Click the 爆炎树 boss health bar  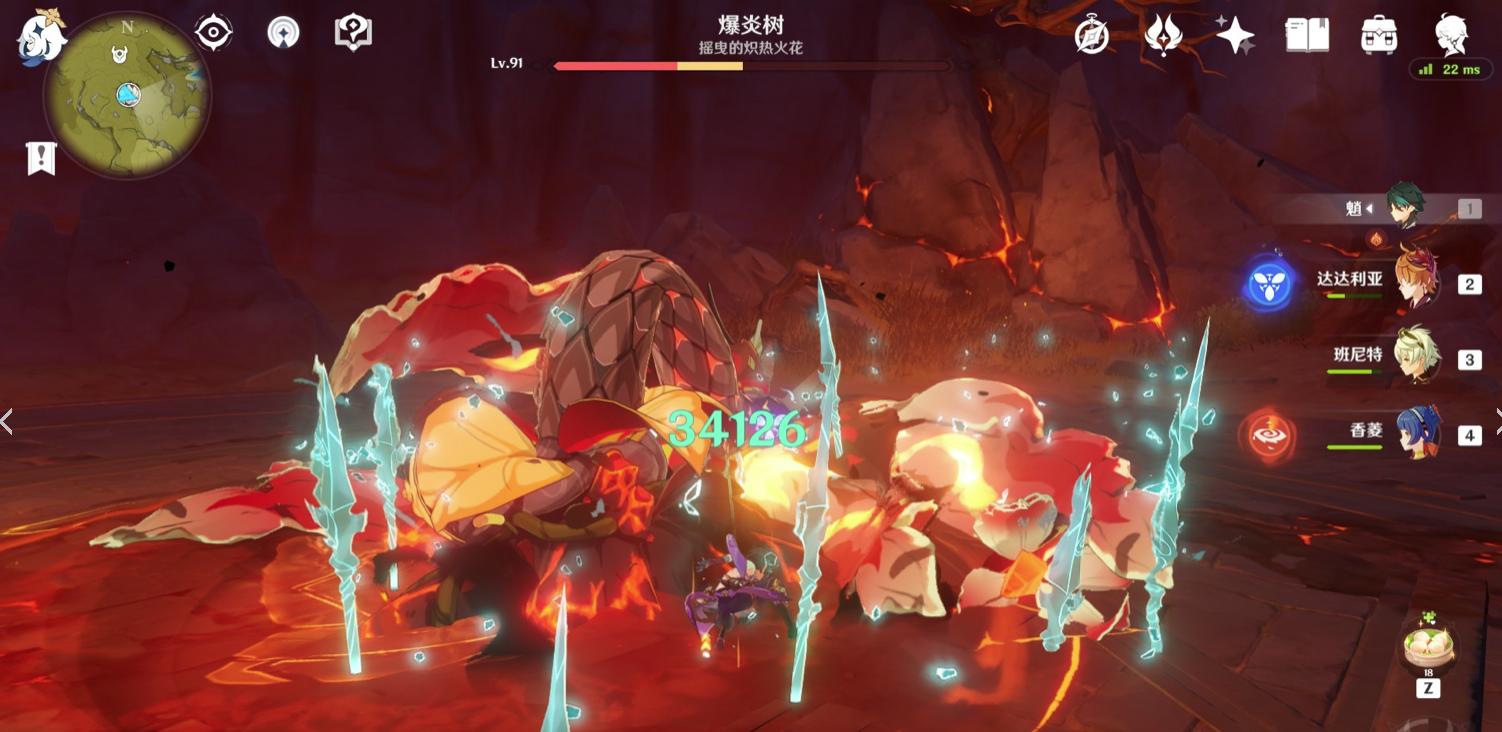[x=745, y=66]
